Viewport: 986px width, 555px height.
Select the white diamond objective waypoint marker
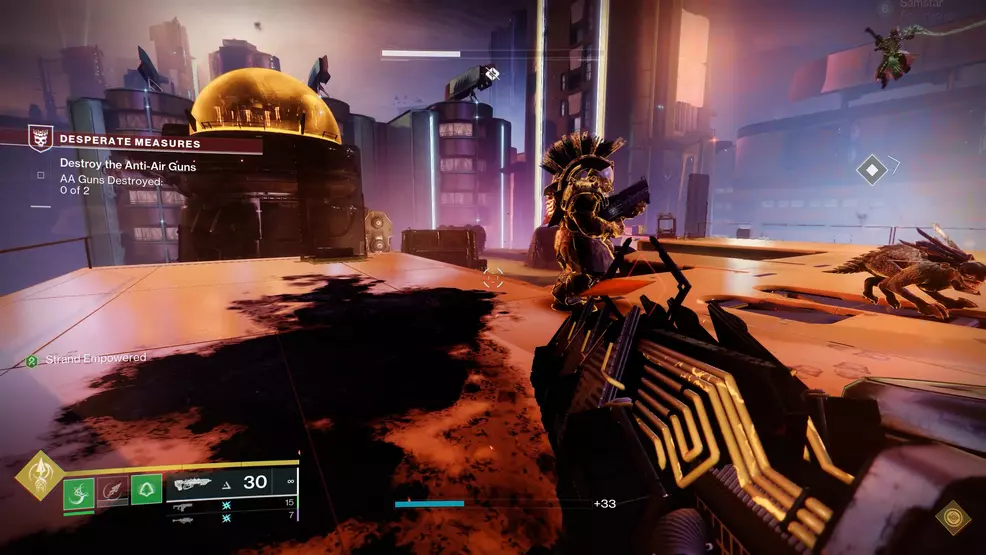coord(872,170)
